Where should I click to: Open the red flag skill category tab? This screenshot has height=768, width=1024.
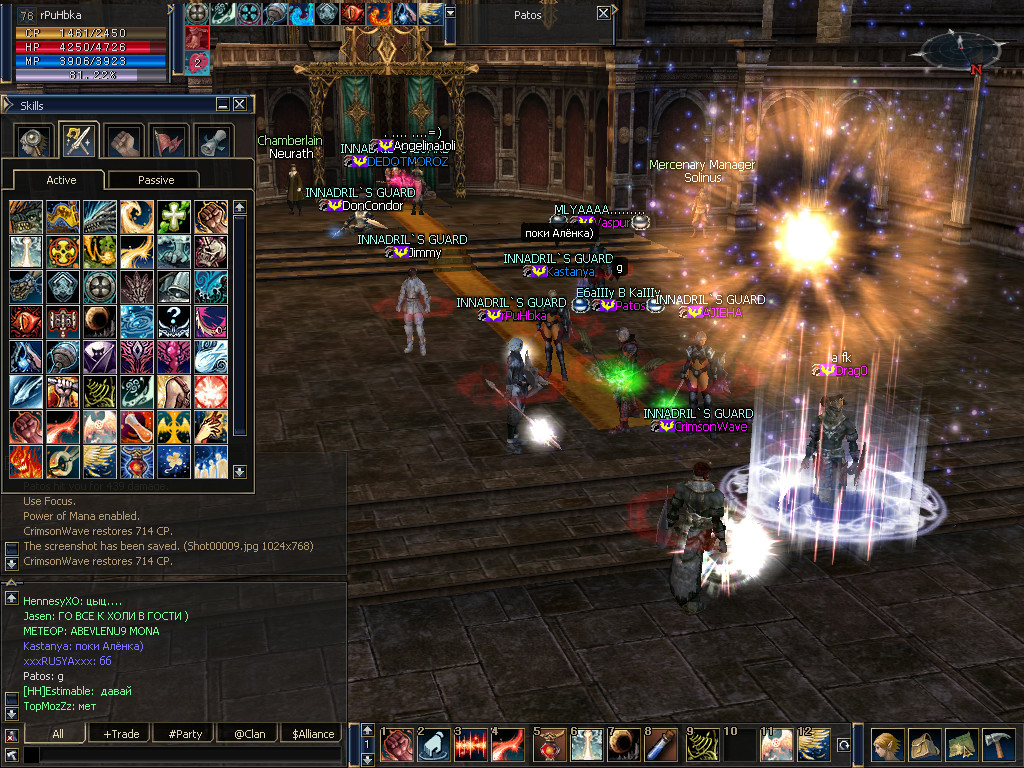(x=168, y=140)
